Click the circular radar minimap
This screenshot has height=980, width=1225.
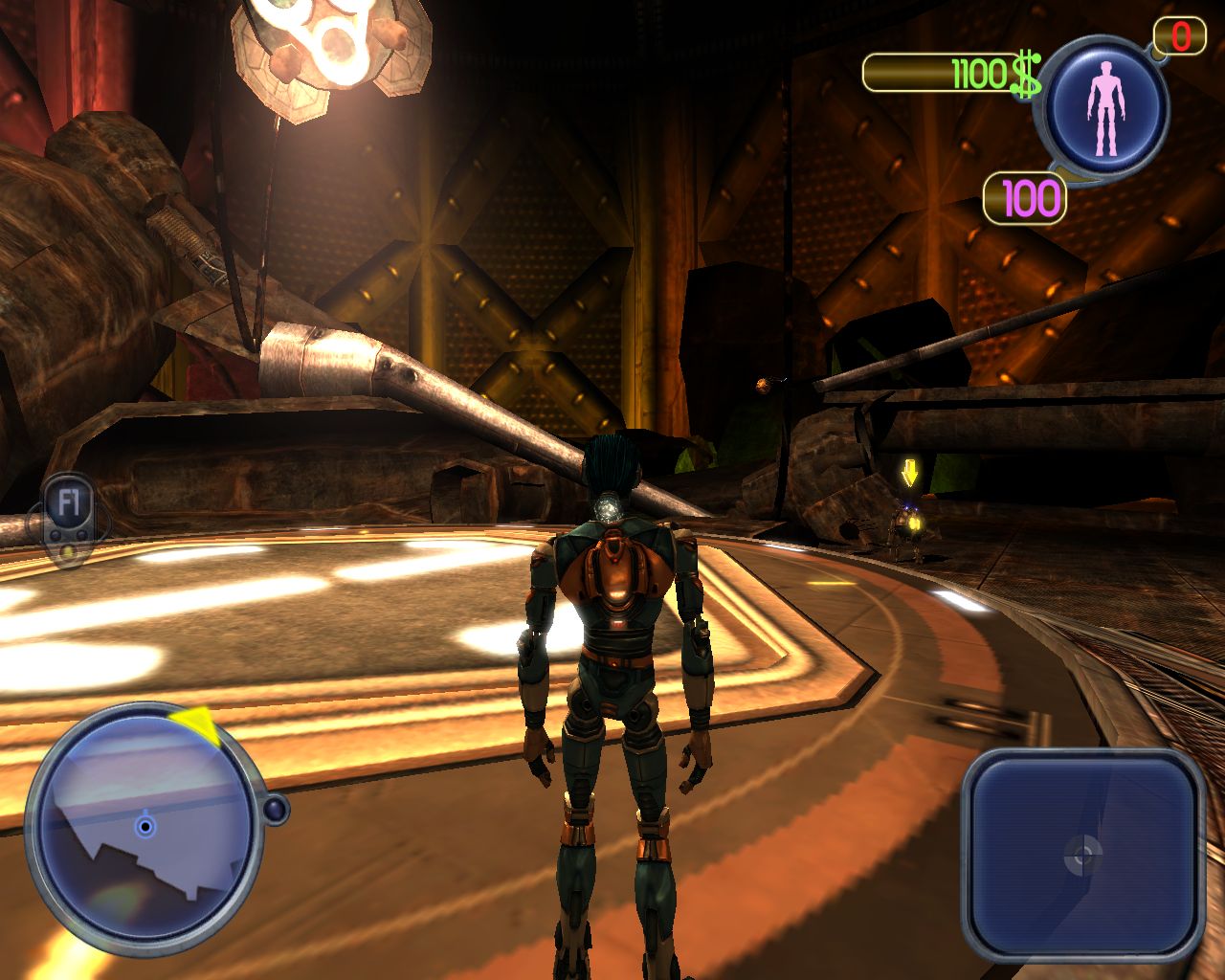pos(144,829)
